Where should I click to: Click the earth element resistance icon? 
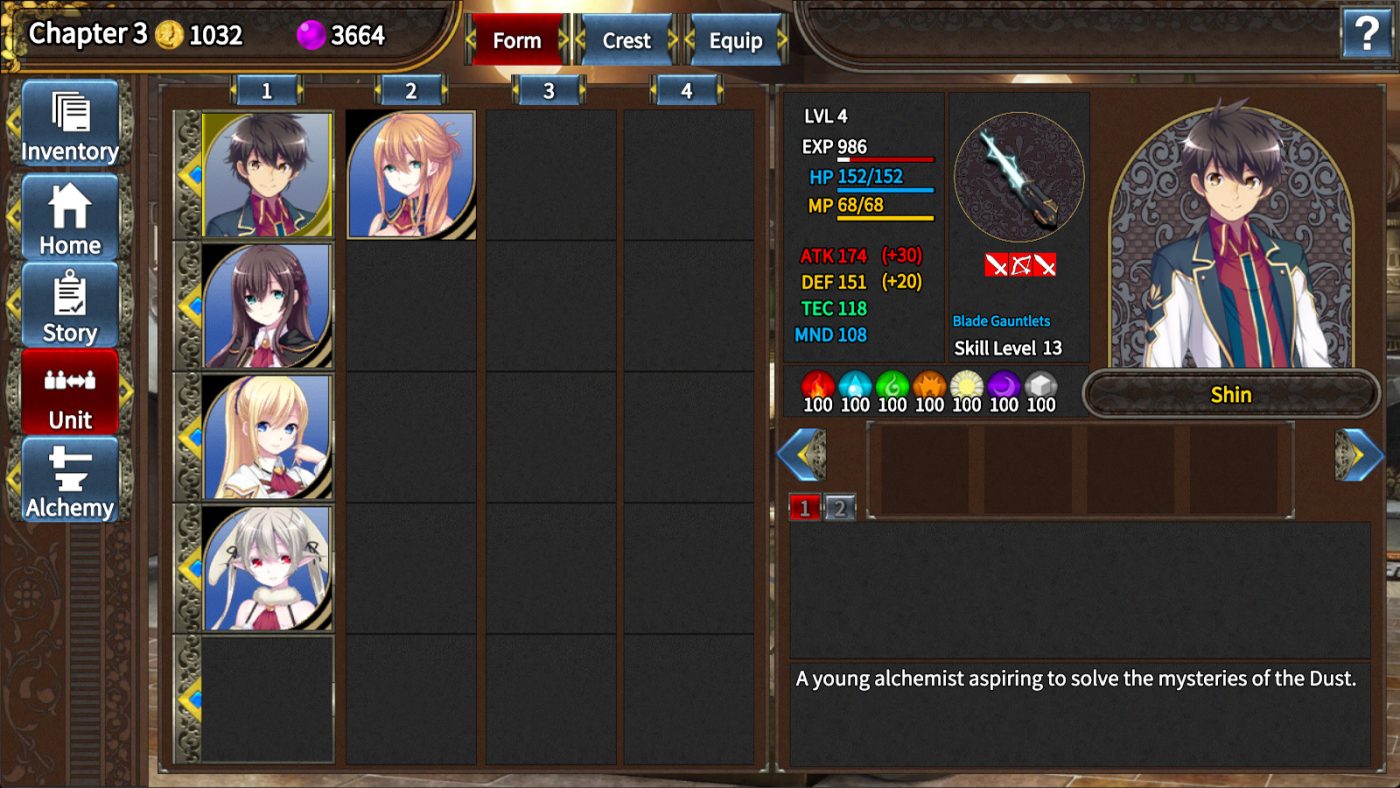pos(928,383)
